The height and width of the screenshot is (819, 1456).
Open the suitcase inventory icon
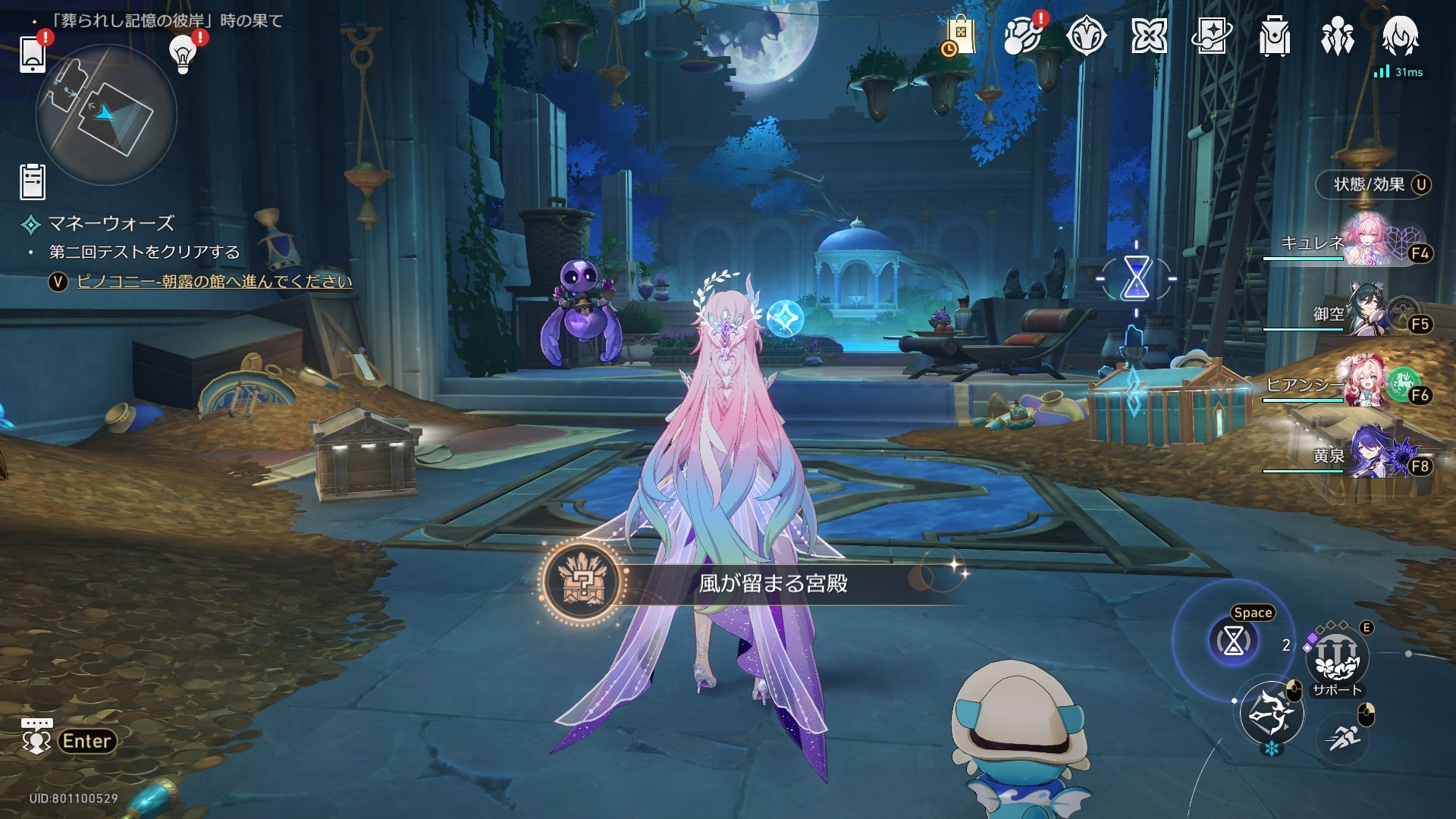click(1274, 36)
